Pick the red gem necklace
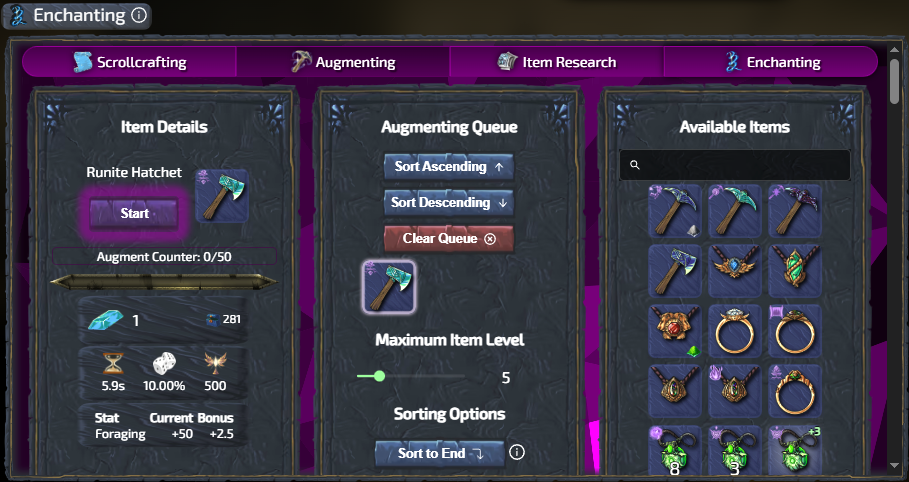The width and height of the screenshot is (909, 482). point(674,331)
